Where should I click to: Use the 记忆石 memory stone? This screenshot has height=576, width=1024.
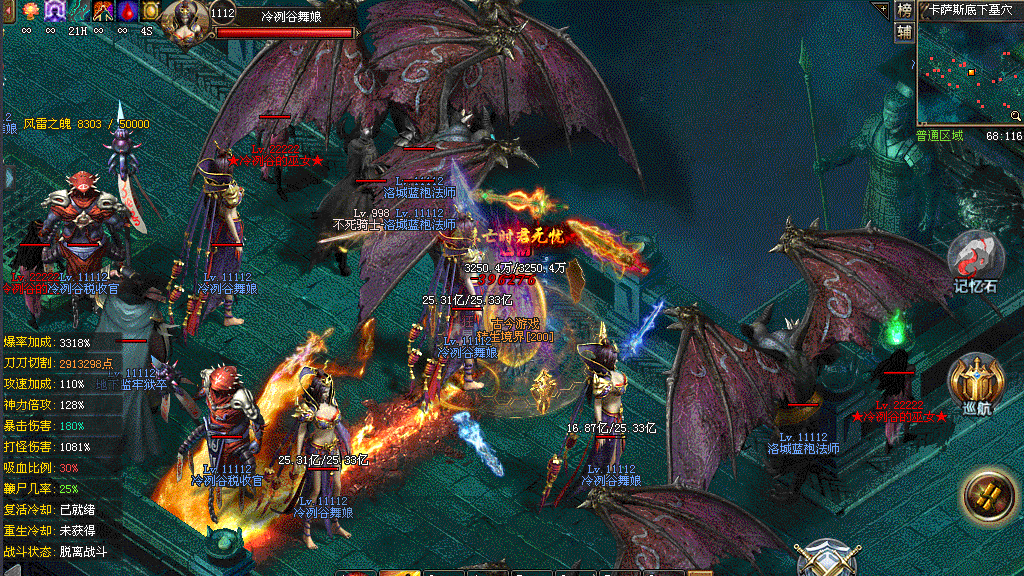[976, 260]
